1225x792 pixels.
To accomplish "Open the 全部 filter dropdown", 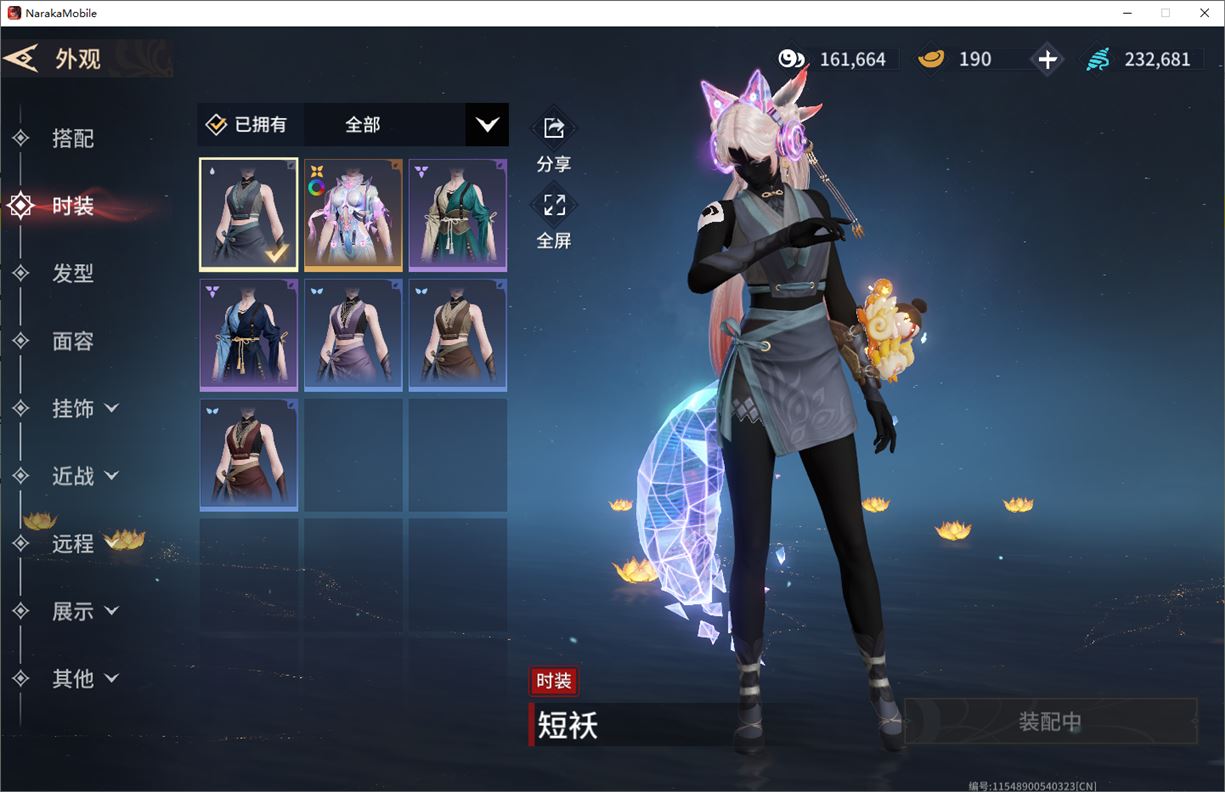I will [x=486, y=125].
